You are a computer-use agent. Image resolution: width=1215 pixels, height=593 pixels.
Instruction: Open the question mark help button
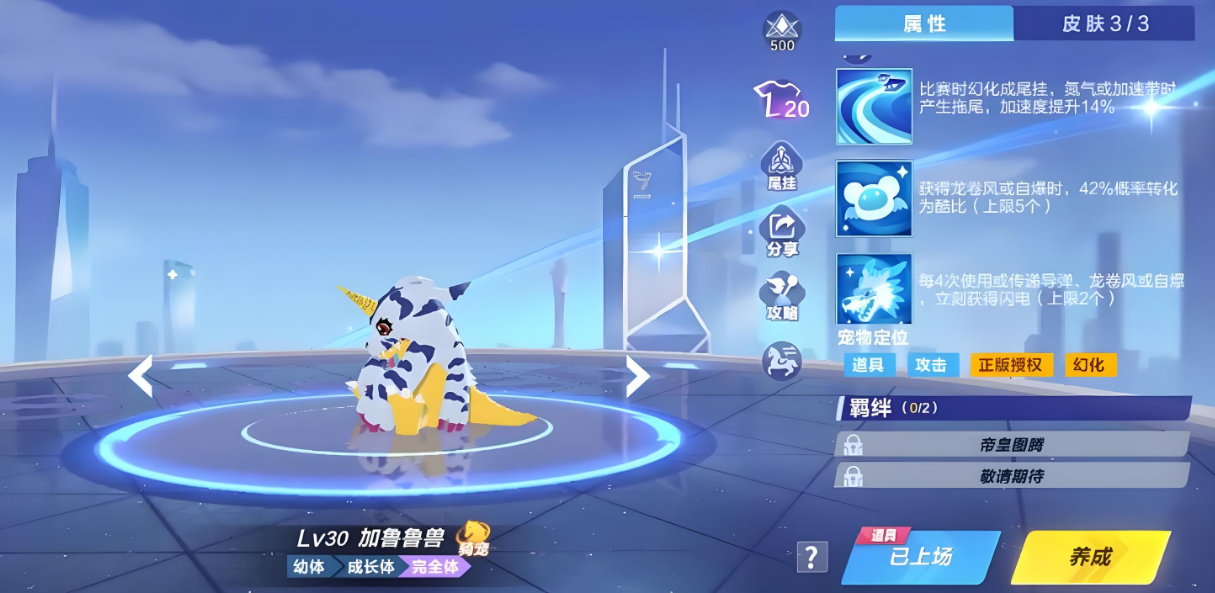click(x=812, y=557)
